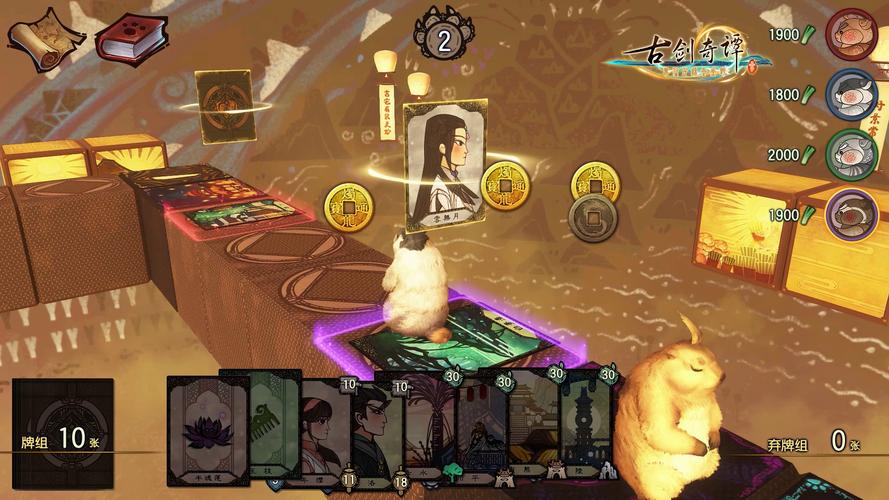Select the purple-ringed player avatar

pos(851,214)
